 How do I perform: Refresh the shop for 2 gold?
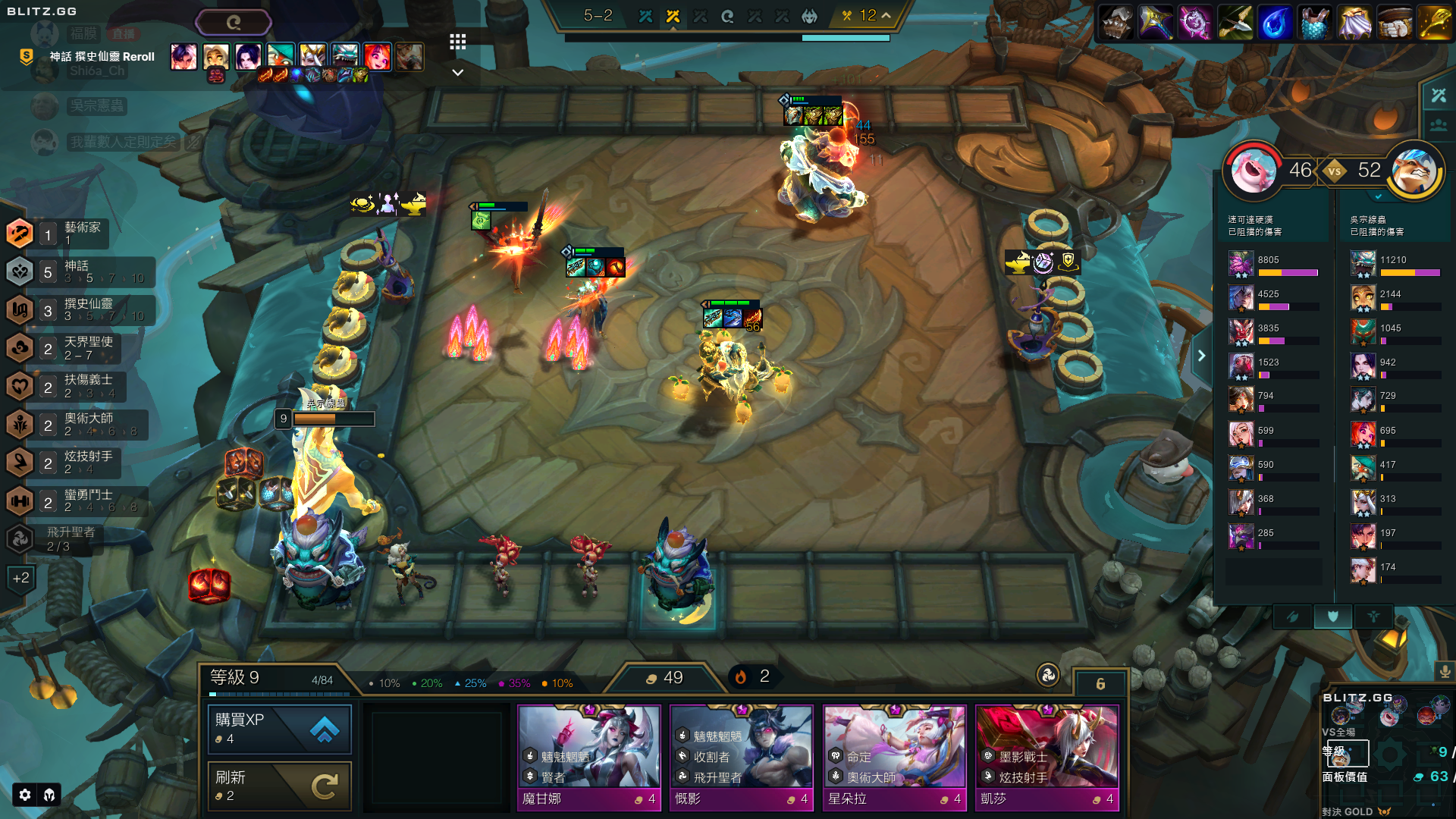pyautogui.click(x=279, y=786)
